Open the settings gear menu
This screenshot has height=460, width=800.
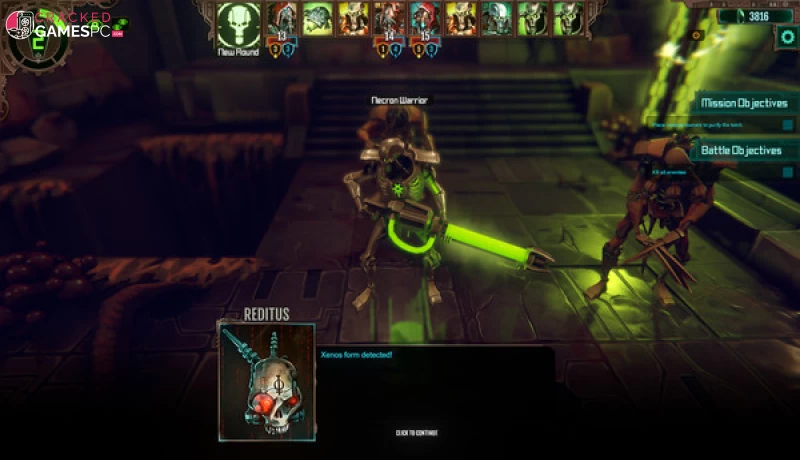[x=787, y=37]
